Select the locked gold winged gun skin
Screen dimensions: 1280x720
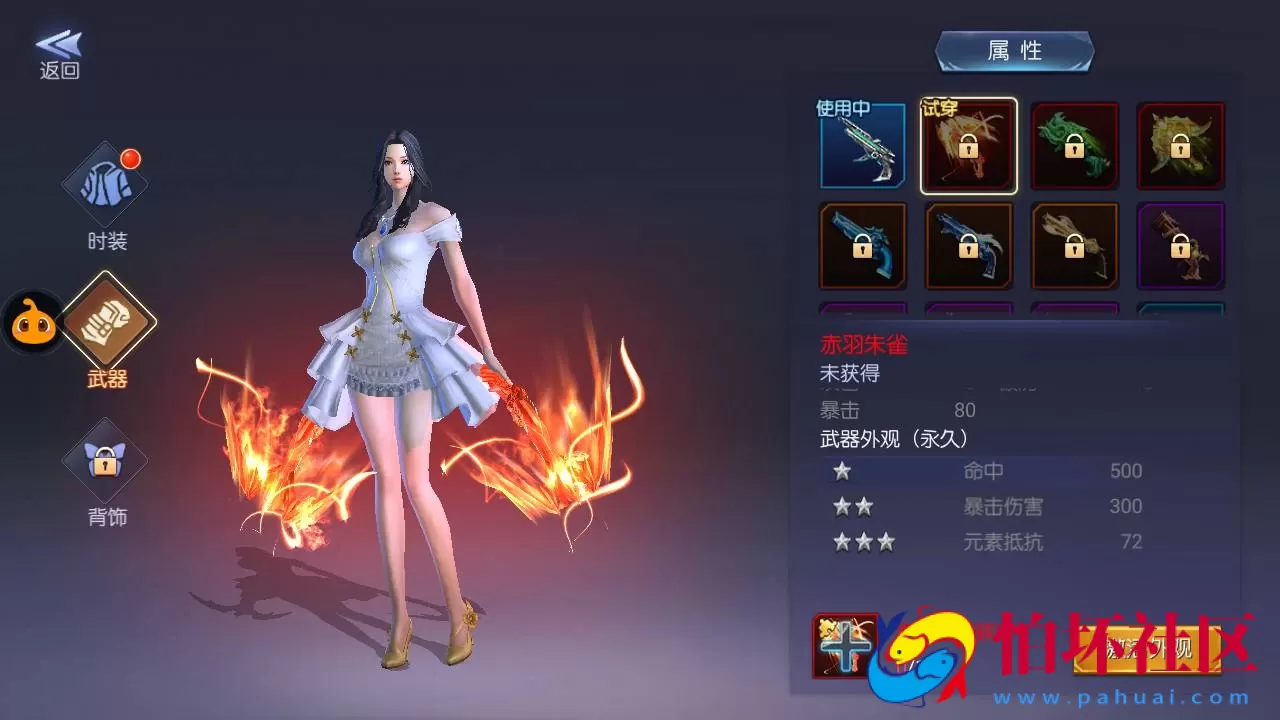[x=1074, y=246]
